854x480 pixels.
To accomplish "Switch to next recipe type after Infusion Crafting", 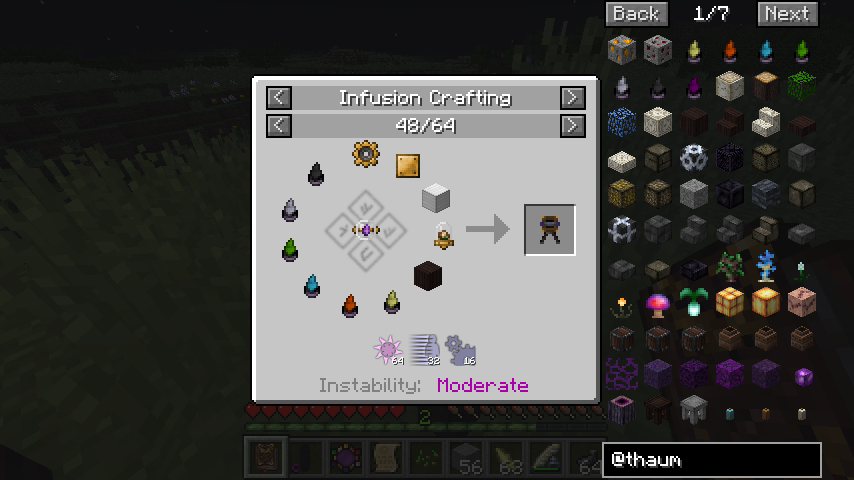I will click(572, 97).
